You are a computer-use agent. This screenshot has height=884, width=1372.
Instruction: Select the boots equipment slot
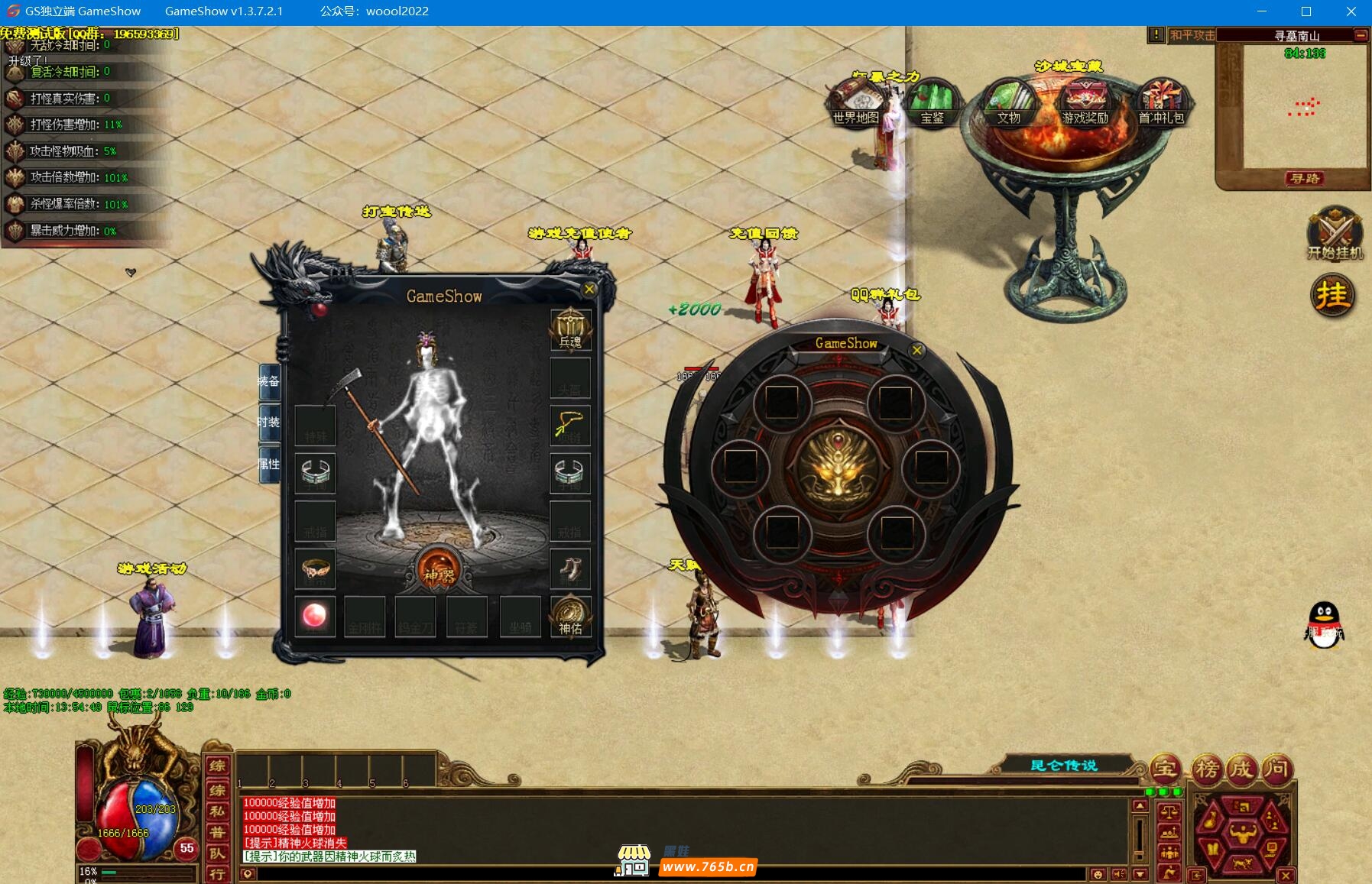[570, 568]
